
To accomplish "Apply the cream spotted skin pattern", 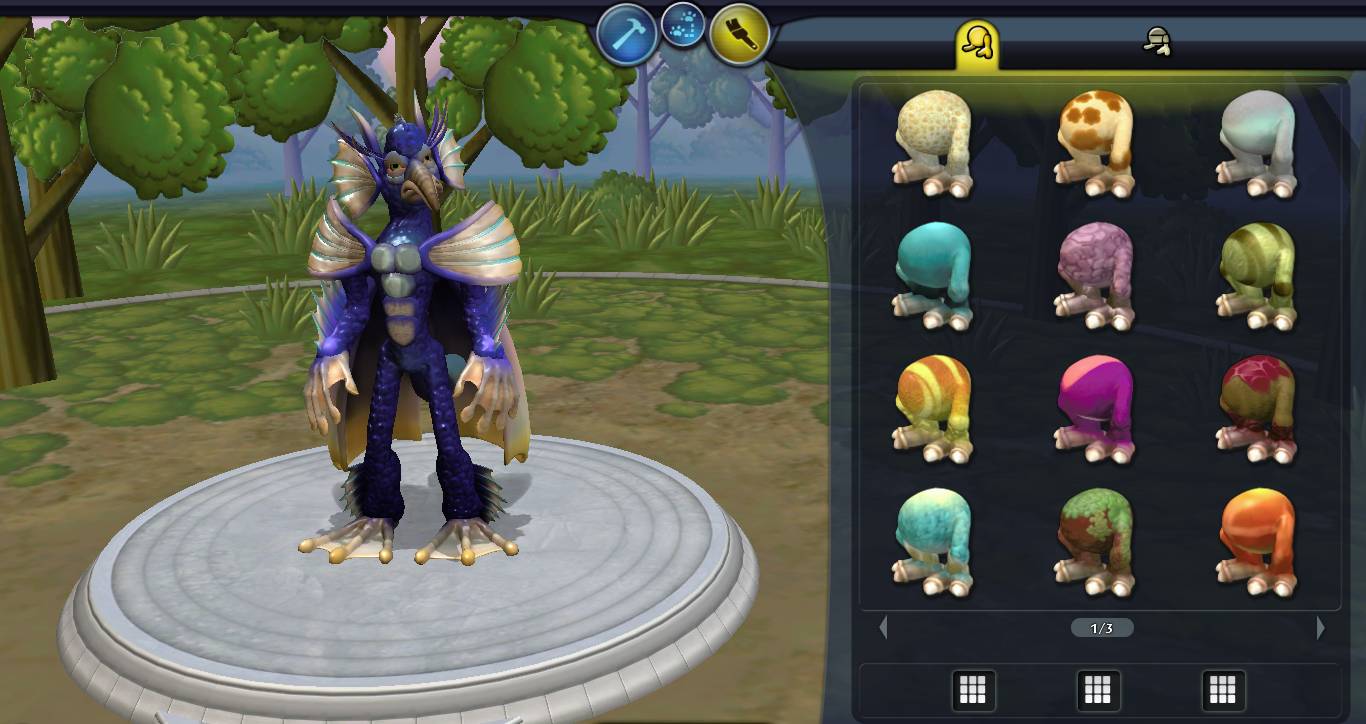I will [934, 144].
